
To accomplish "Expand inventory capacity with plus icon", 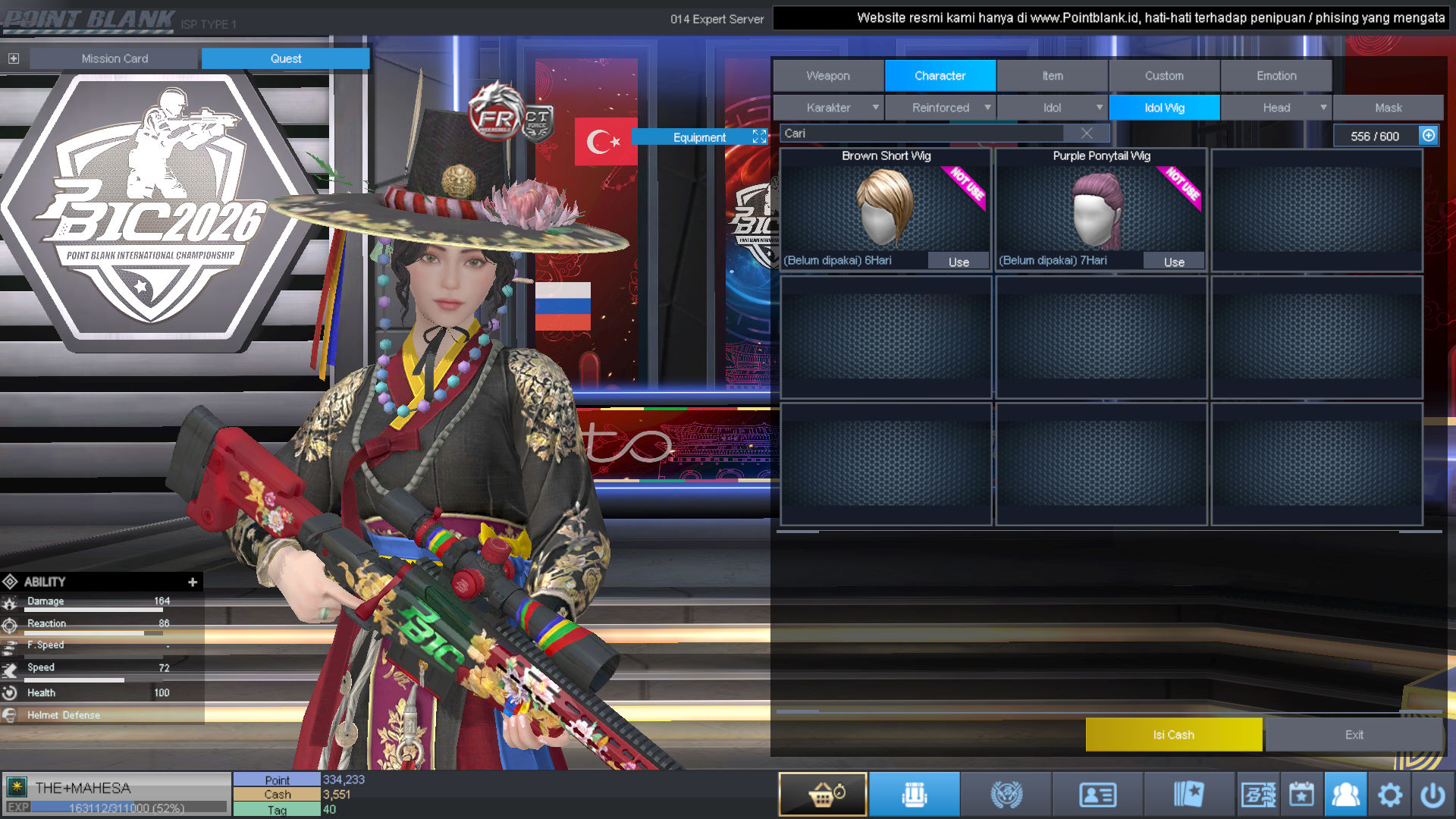I will [1429, 135].
